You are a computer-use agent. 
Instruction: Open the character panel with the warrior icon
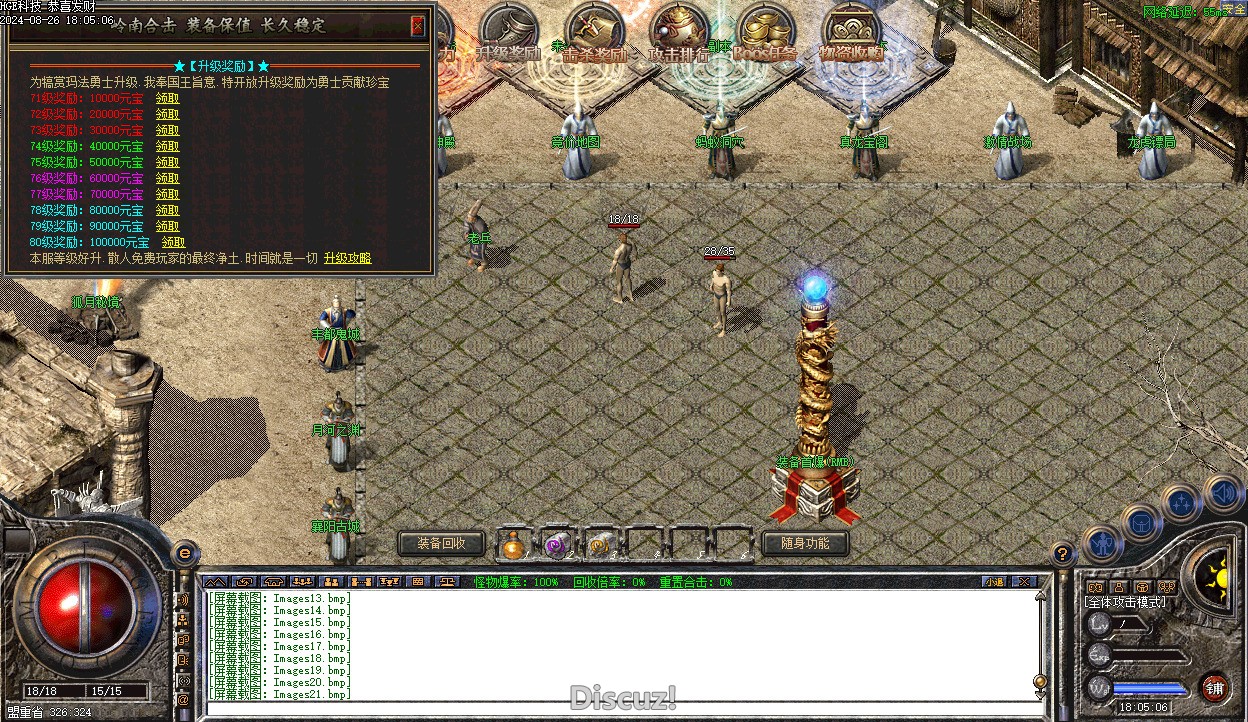click(x=1101, y=542)
